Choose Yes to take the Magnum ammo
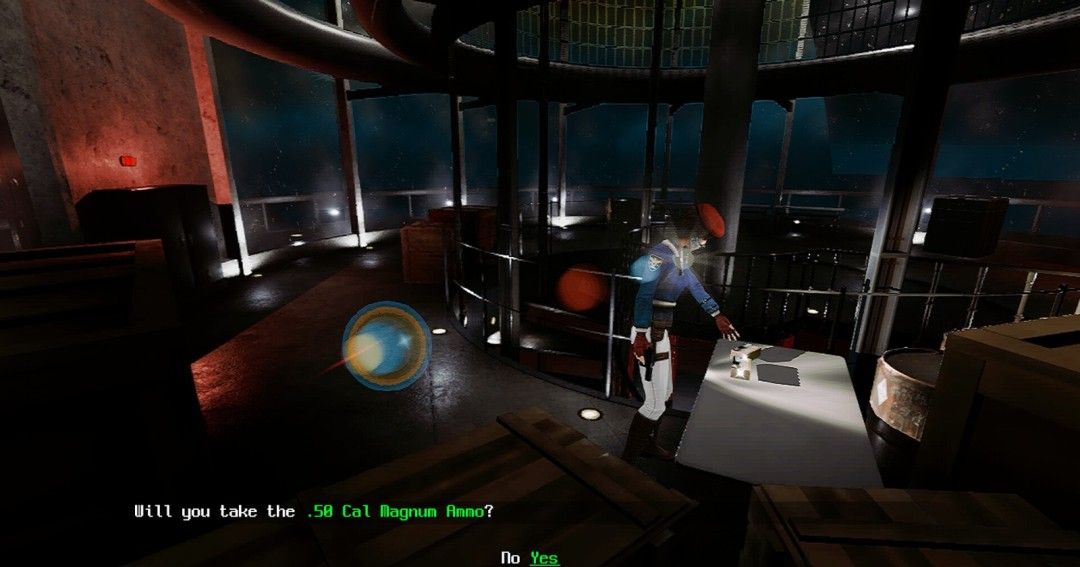 (544, 558)
